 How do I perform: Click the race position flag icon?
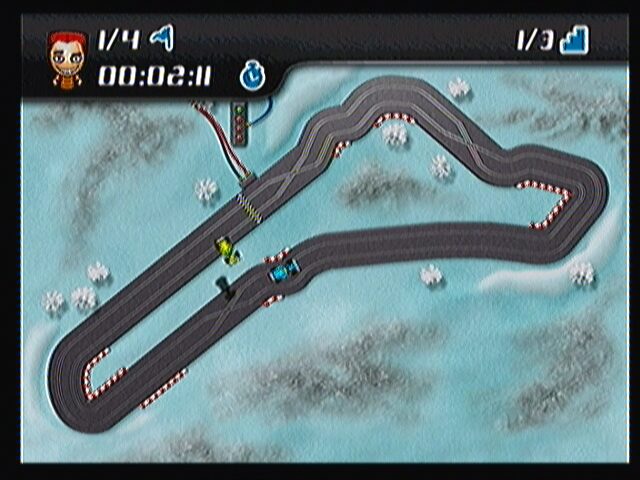(161, 39)
